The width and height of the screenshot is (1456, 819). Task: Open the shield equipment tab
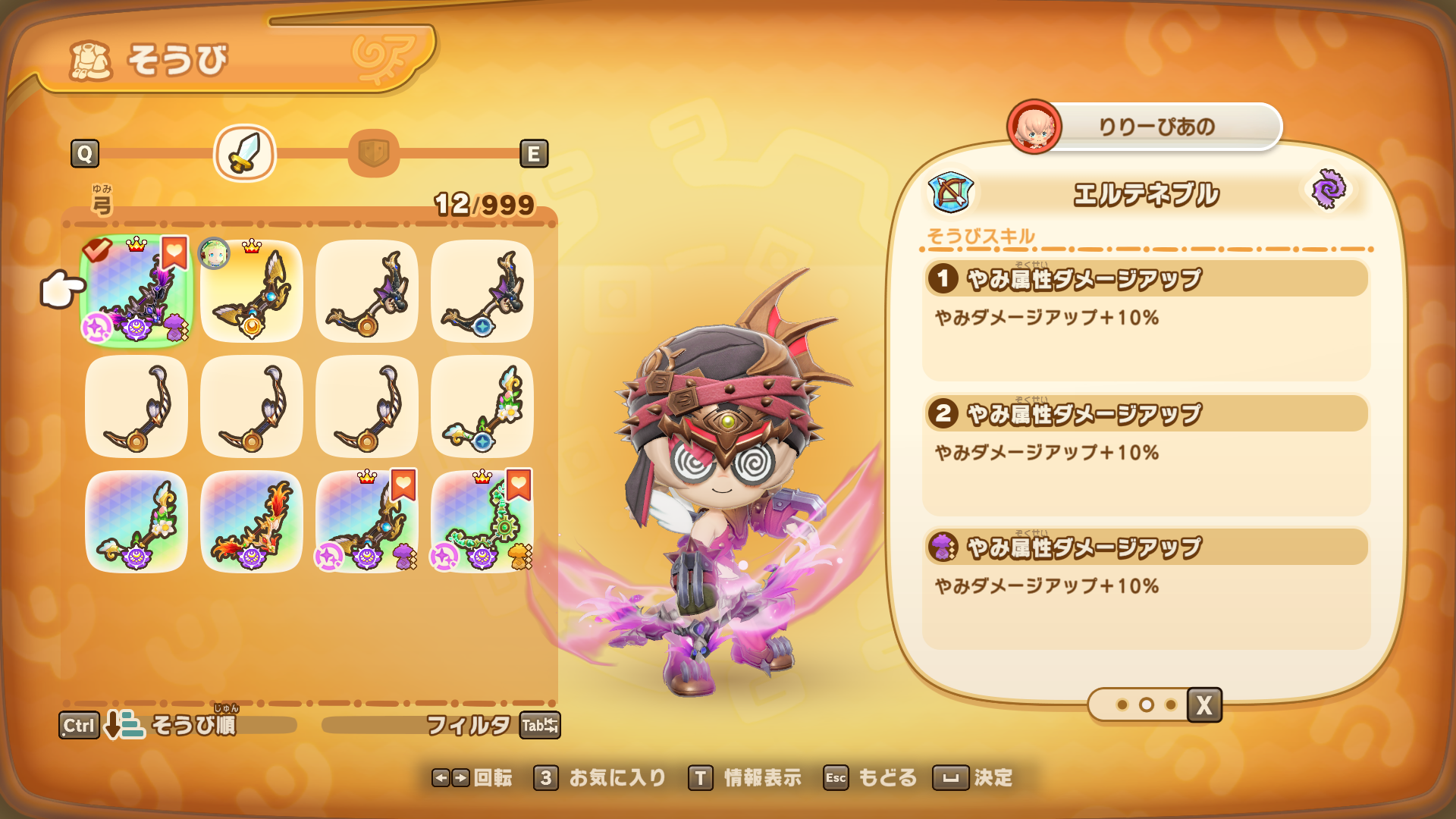[373, 153]
